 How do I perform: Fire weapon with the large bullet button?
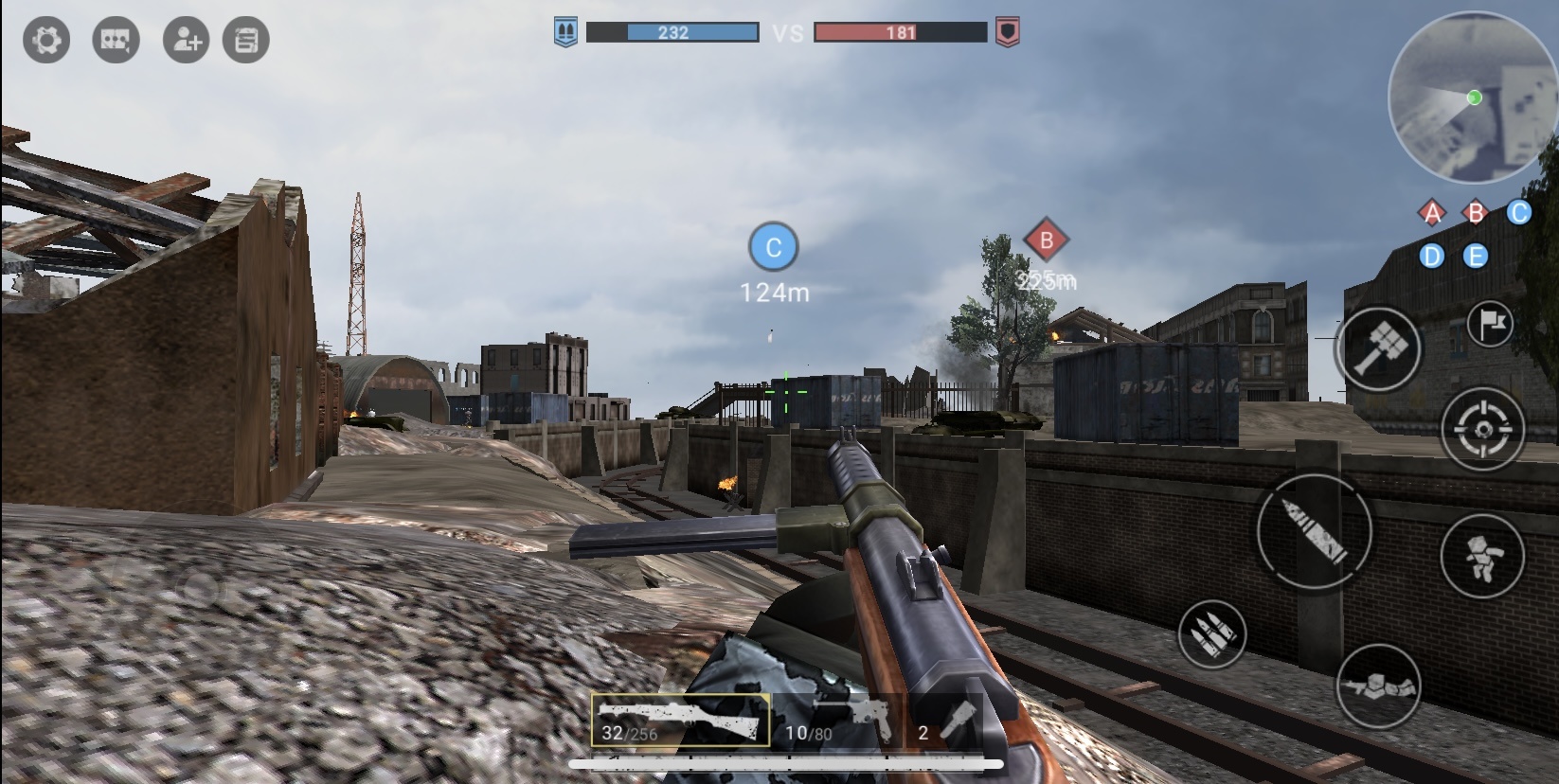pos(1314,530)
